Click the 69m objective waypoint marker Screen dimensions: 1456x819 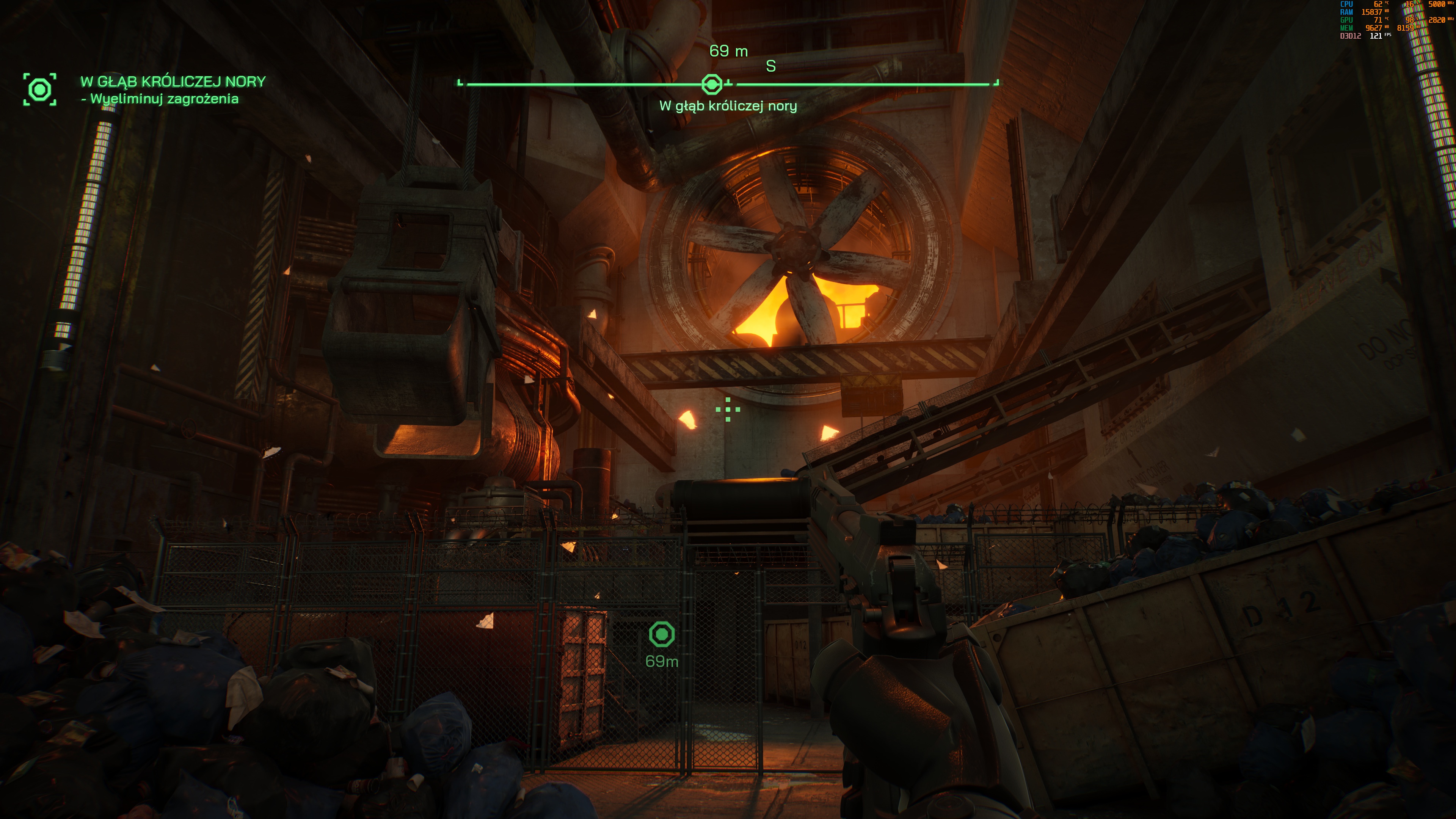(x=662, y=634)
